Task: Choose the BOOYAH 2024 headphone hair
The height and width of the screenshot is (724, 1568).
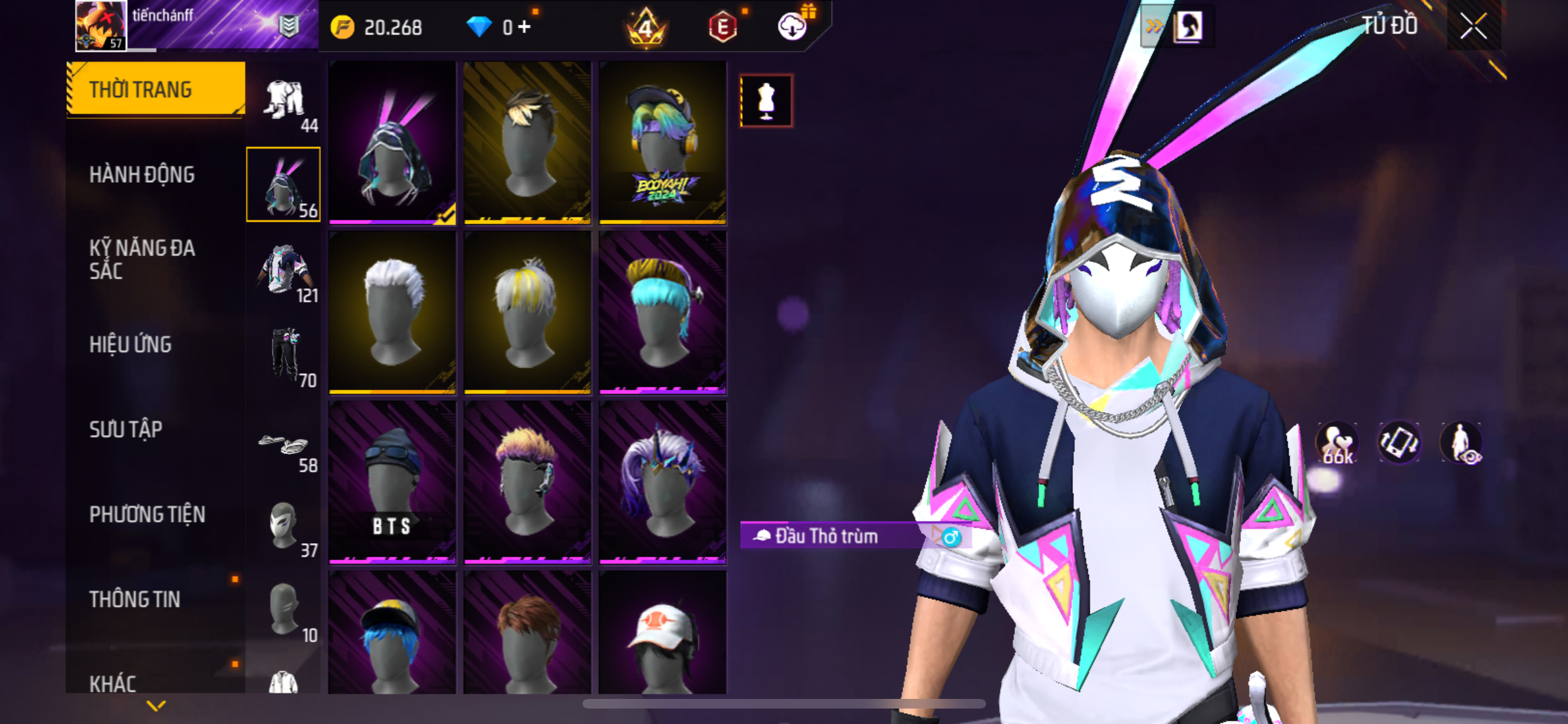Action: click(x=662, y=143)
